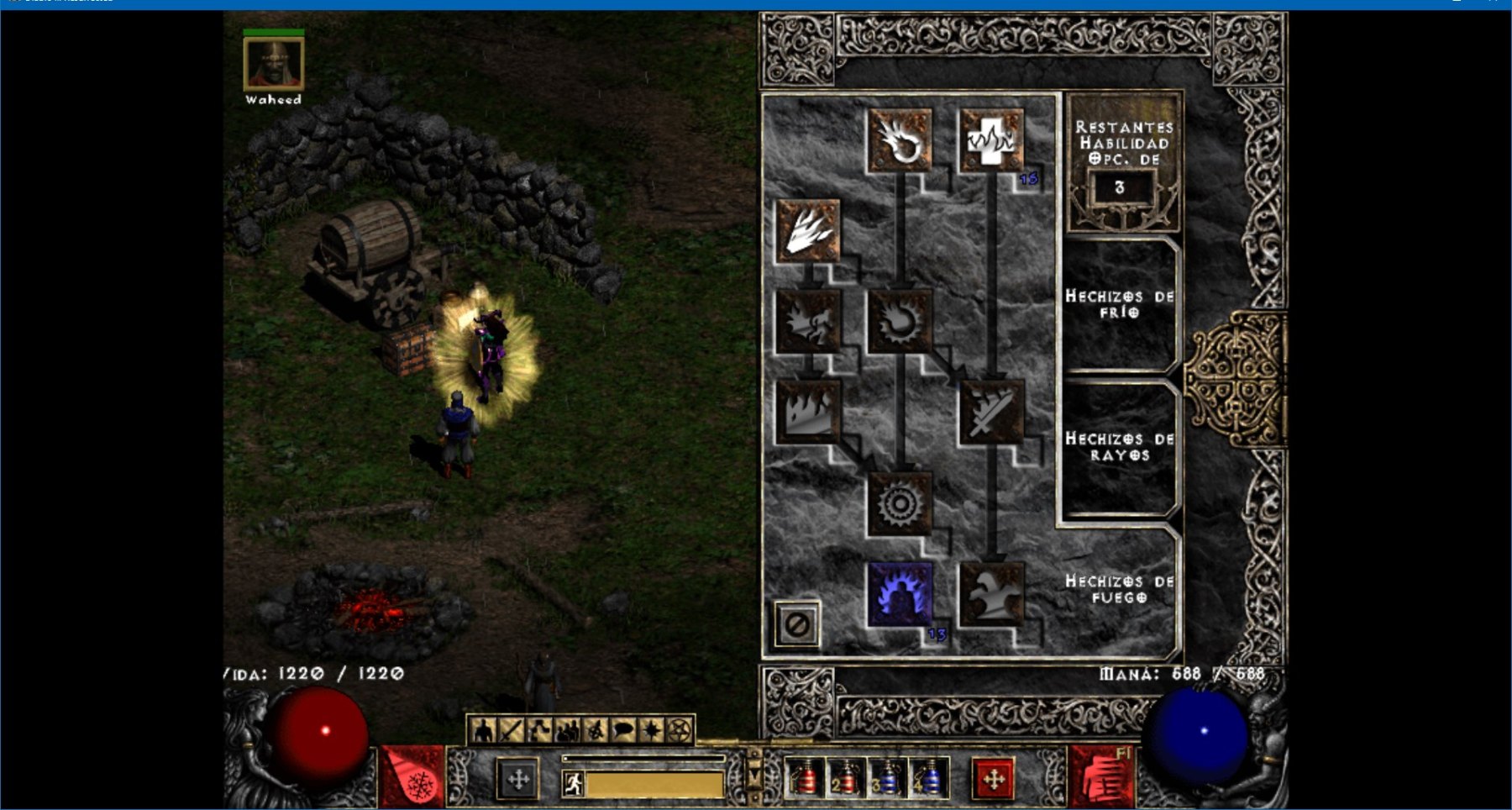The image size is (1512, 810).
Task: Close the skill tree with the cancel button
Action: click(796, 624)
